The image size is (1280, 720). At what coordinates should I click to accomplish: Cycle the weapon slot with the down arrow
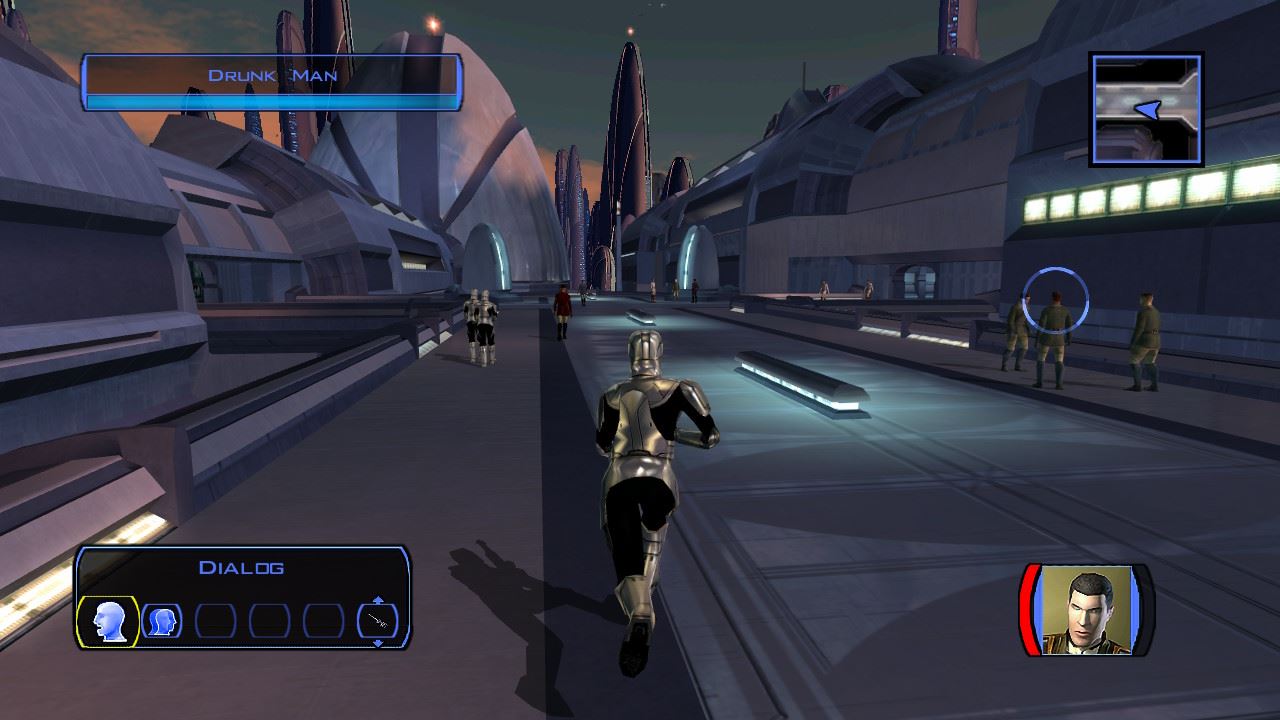[x=378, y=642]
